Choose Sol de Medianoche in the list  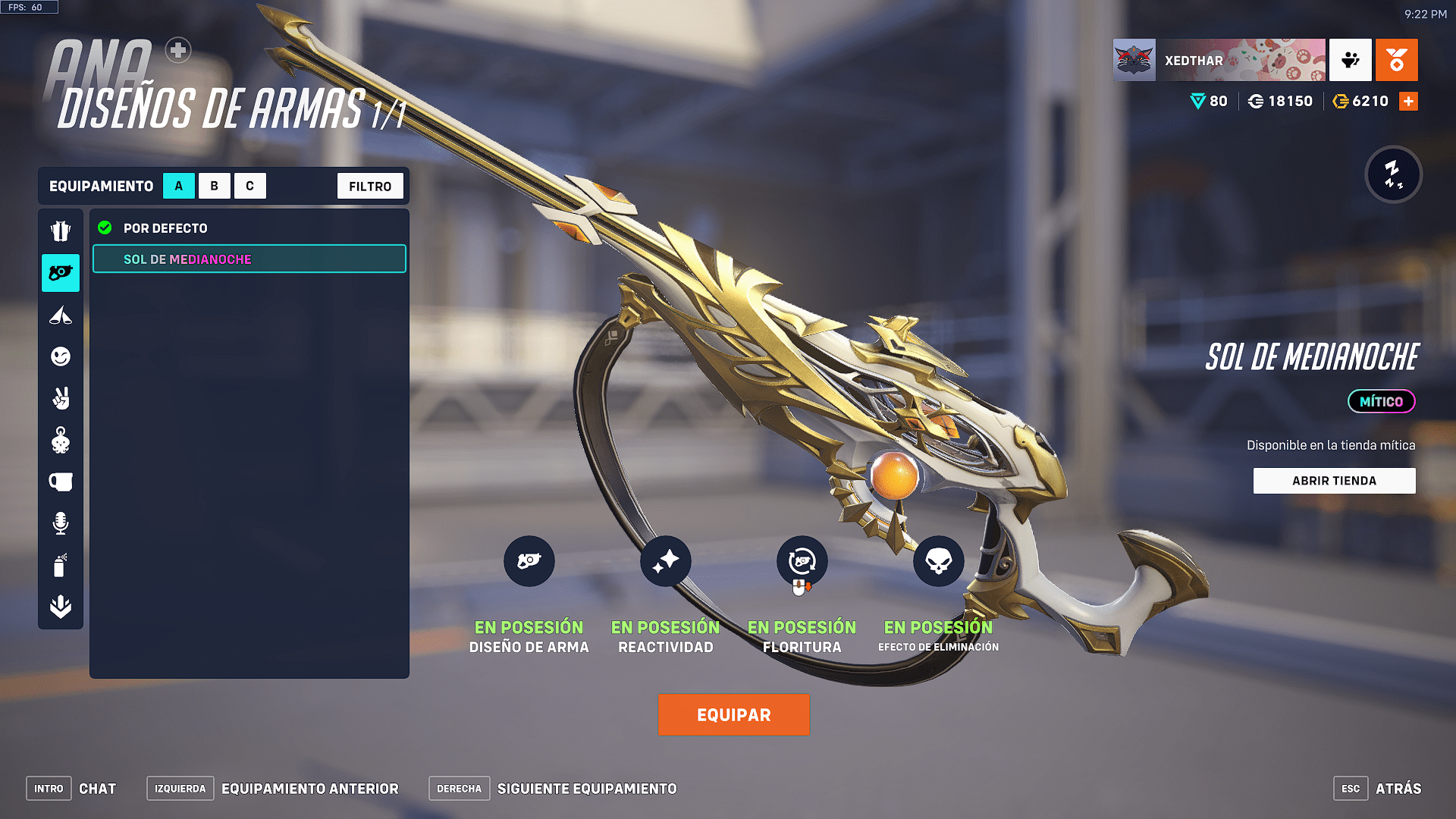[249, 259]
